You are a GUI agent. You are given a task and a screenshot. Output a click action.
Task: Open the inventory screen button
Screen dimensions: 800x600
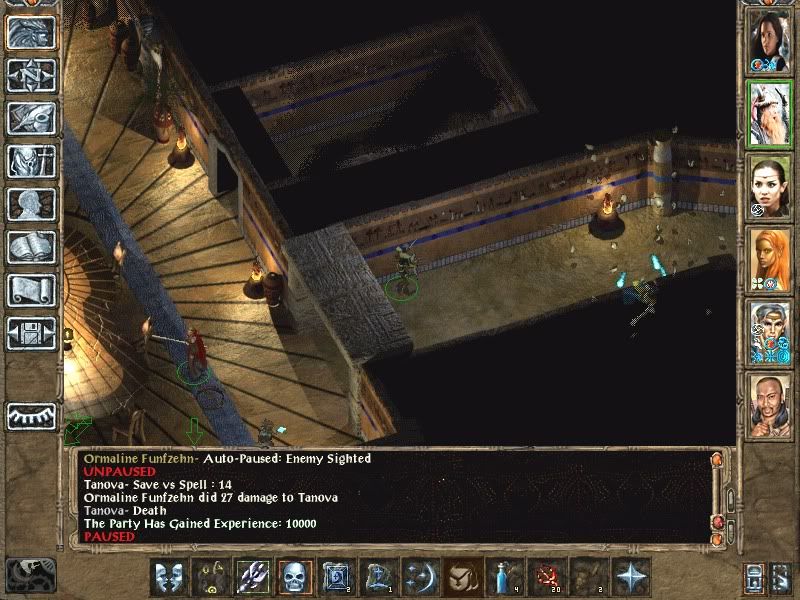31,161
